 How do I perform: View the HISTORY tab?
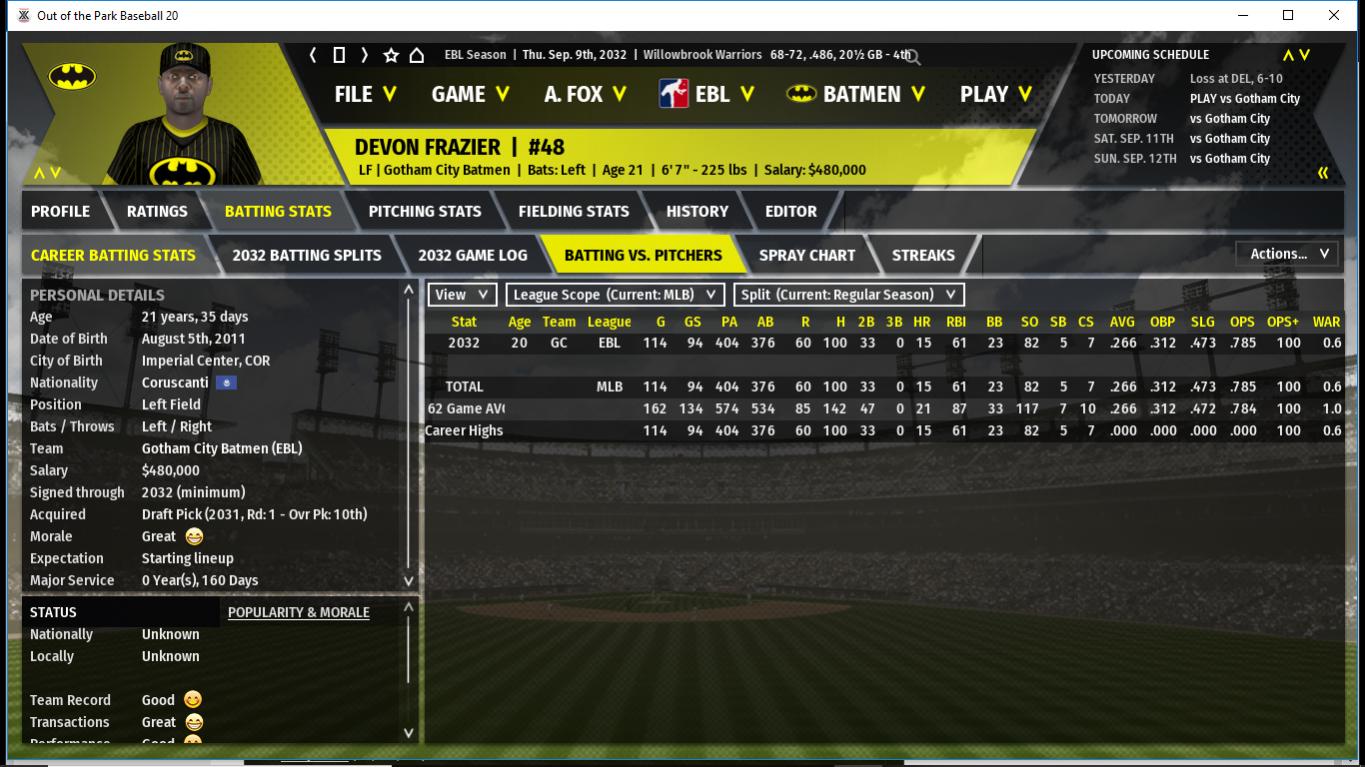(x=697, y=211)
